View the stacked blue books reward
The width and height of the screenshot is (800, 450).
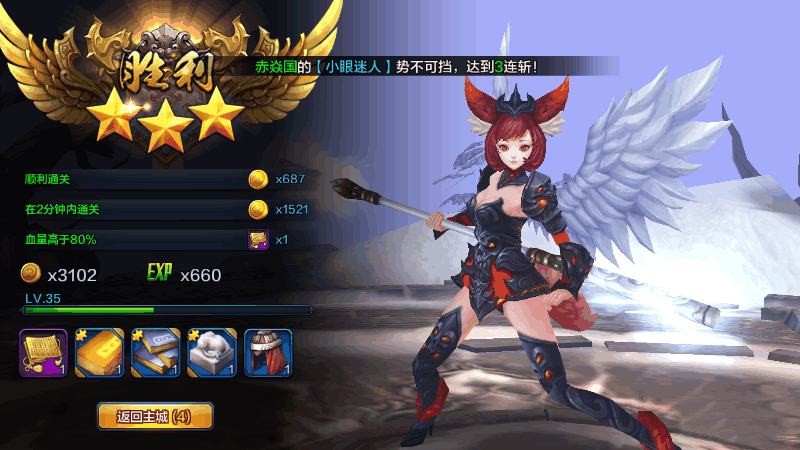[x=156, y=353]
